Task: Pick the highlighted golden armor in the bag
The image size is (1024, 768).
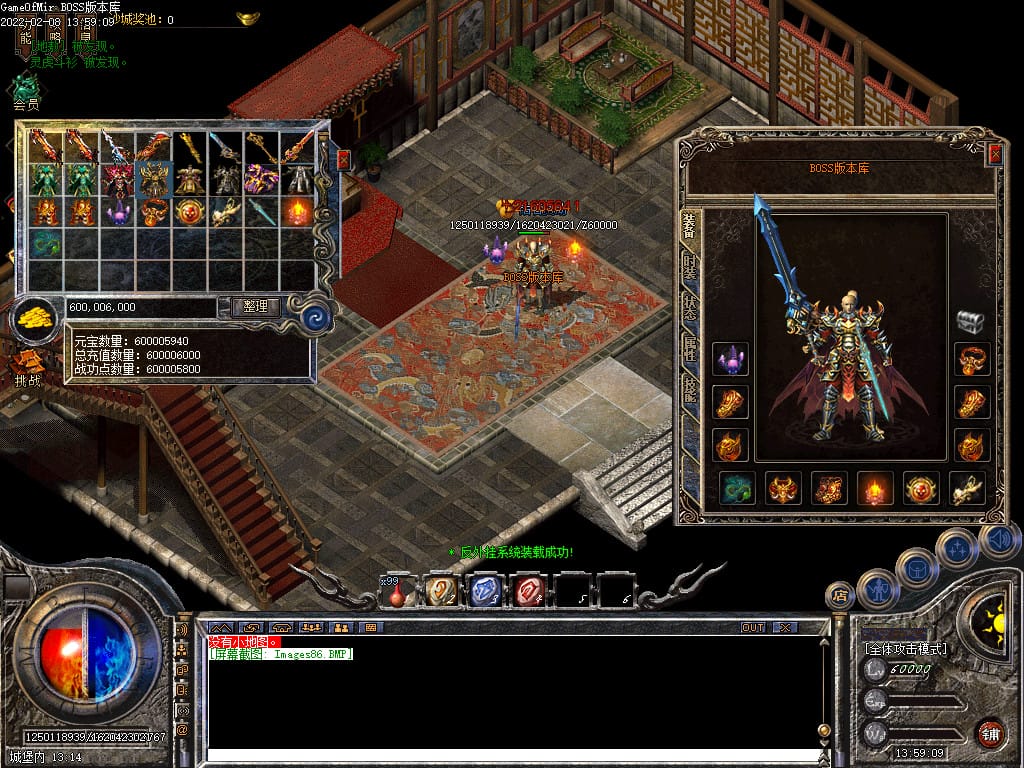Action: [x=154, y=180]
